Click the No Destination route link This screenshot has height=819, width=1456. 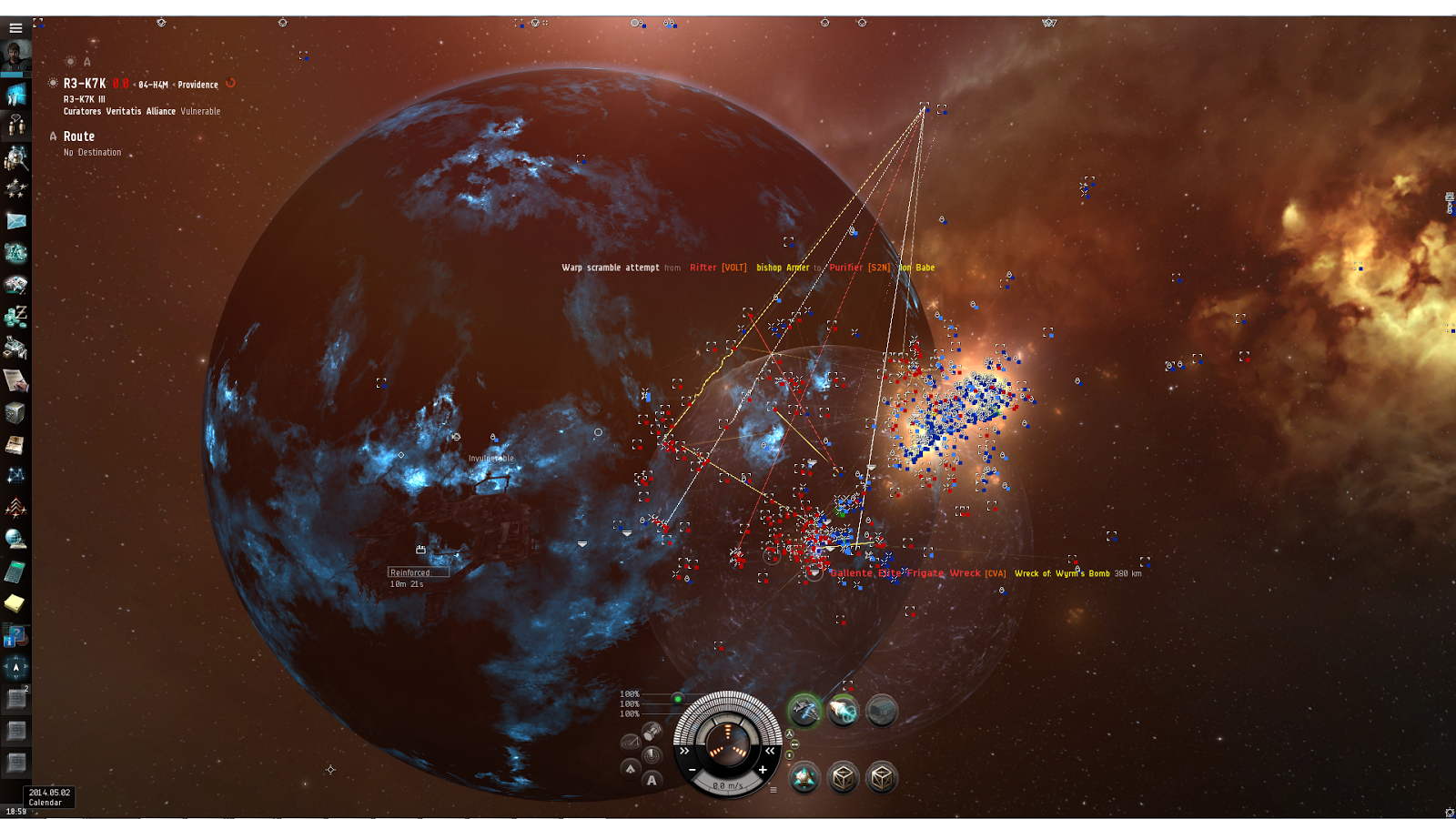91,152
